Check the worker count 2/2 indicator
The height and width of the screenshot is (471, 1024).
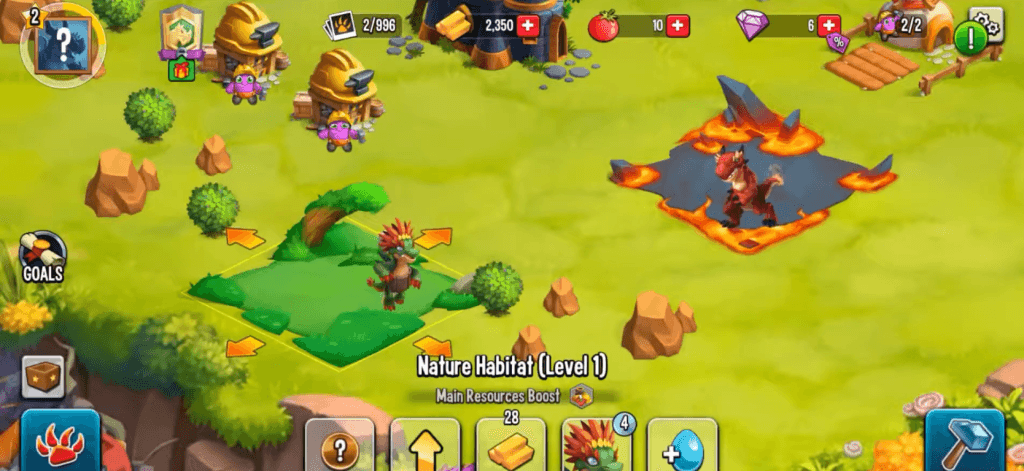pos(900,25)
